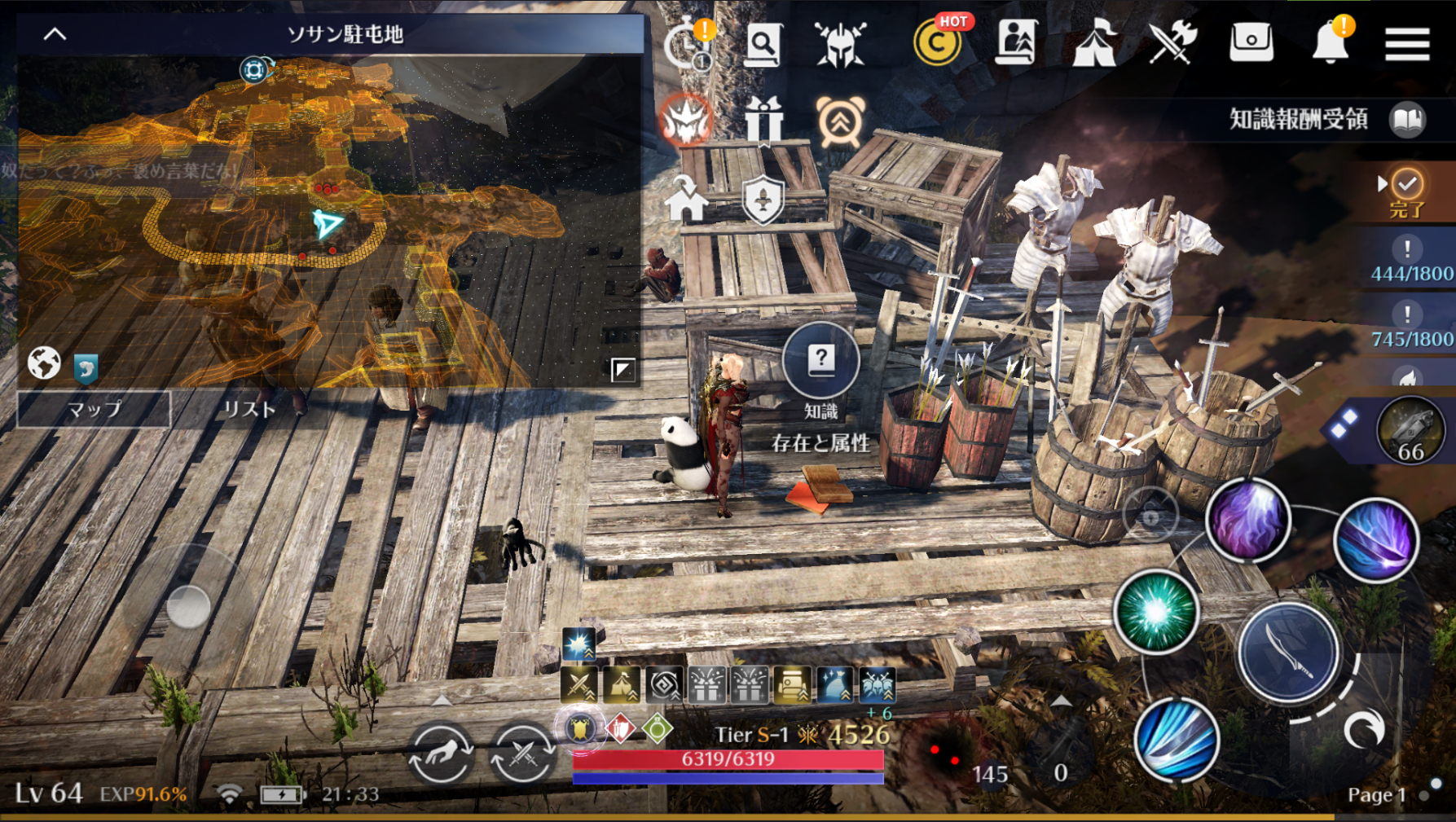1456x822 pixels.
Task: Open the gift box rewards icon
Action: (763, 121)
